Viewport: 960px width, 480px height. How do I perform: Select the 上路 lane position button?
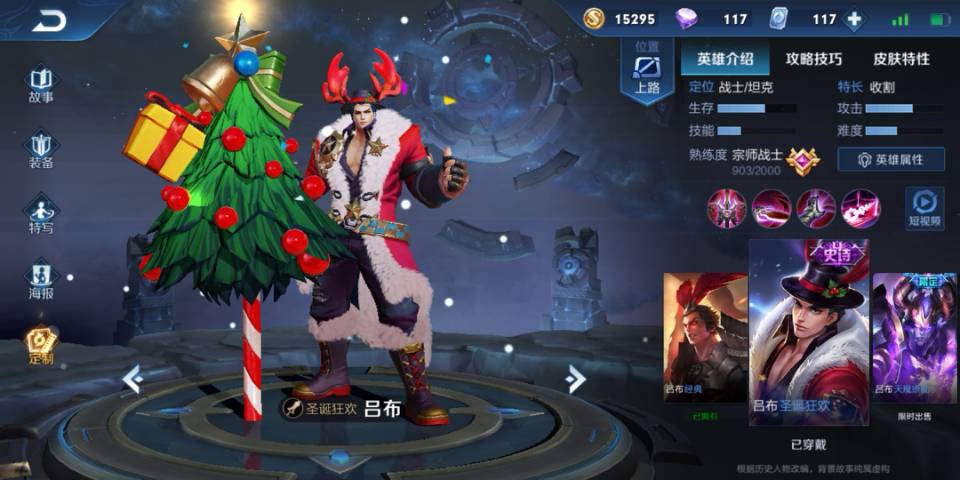click(x=647, y=73)
